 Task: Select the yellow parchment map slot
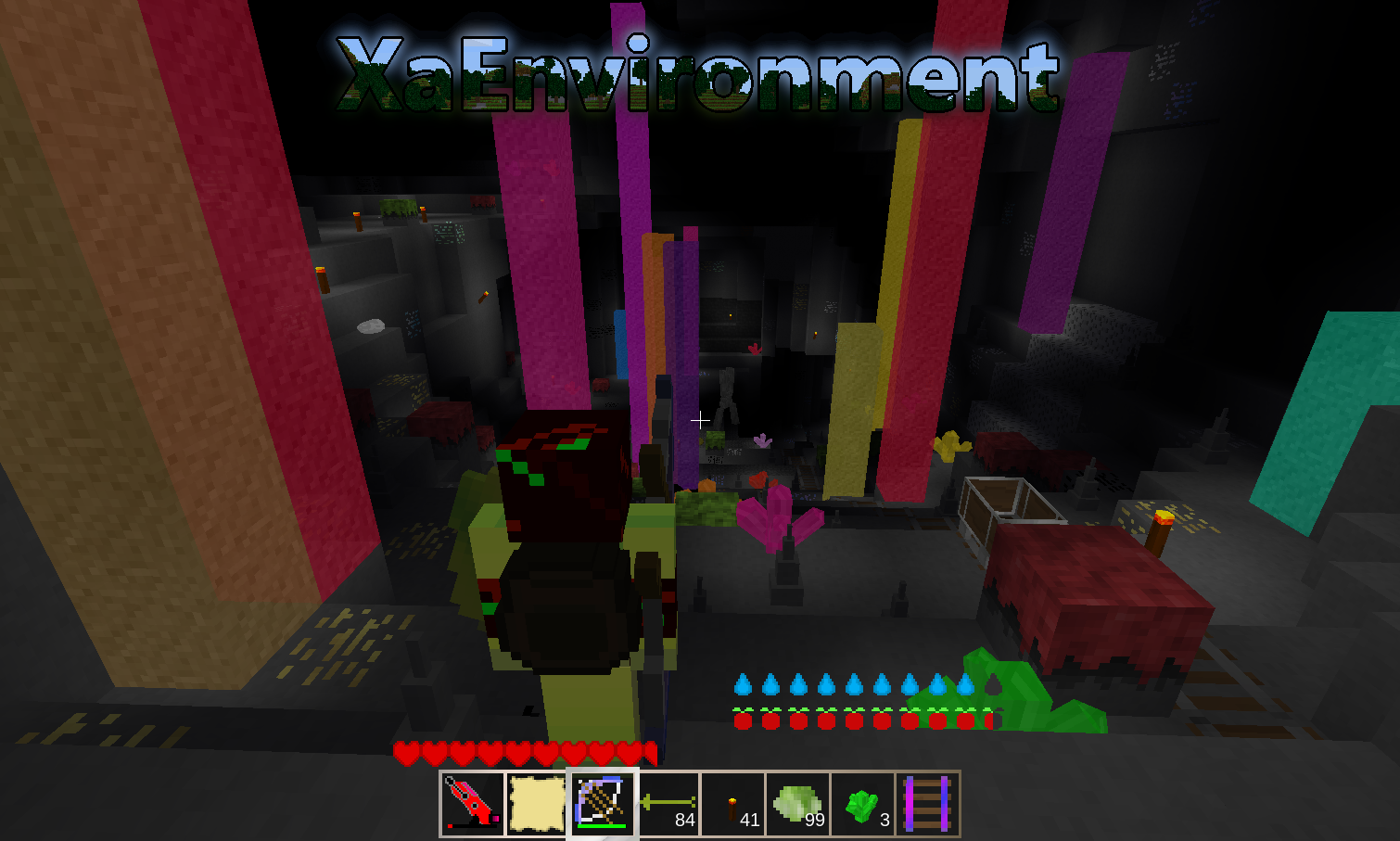(537, 803)
